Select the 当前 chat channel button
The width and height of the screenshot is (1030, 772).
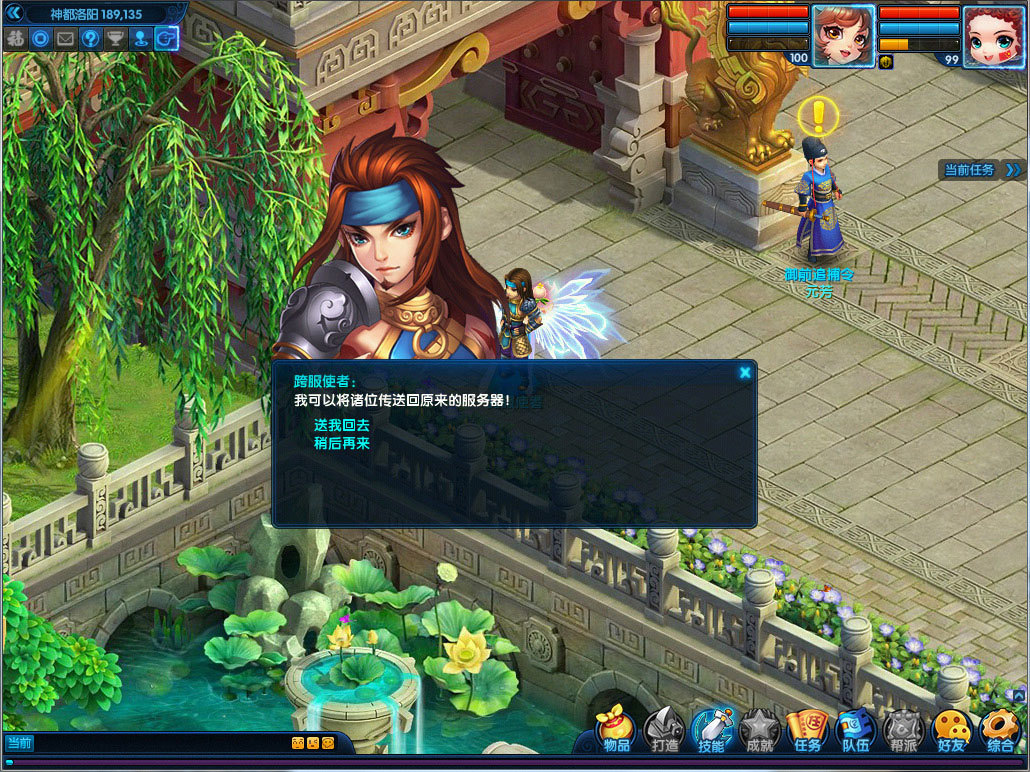coord(20,743)
